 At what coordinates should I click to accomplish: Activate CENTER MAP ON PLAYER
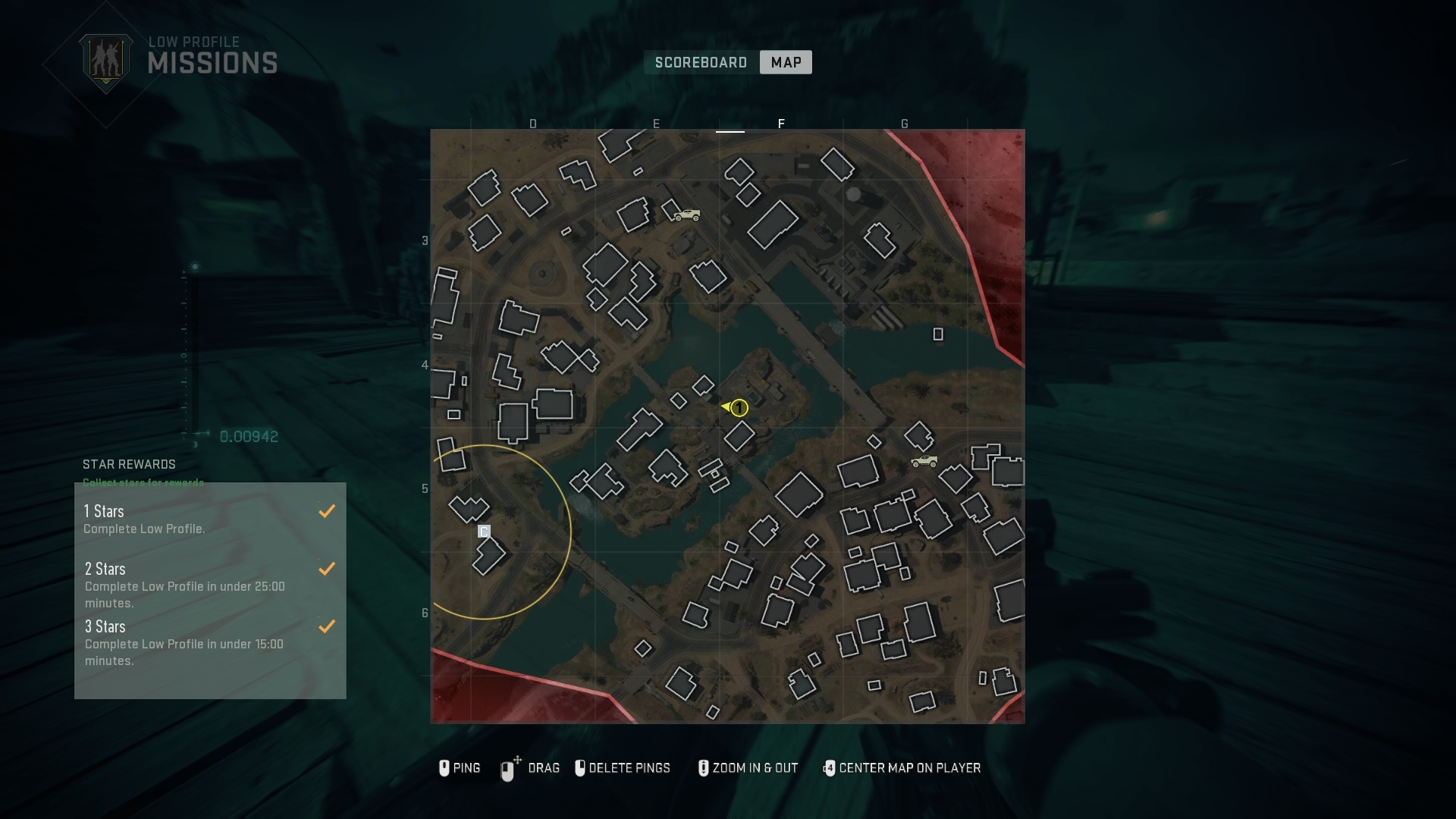tap(909, 768)
